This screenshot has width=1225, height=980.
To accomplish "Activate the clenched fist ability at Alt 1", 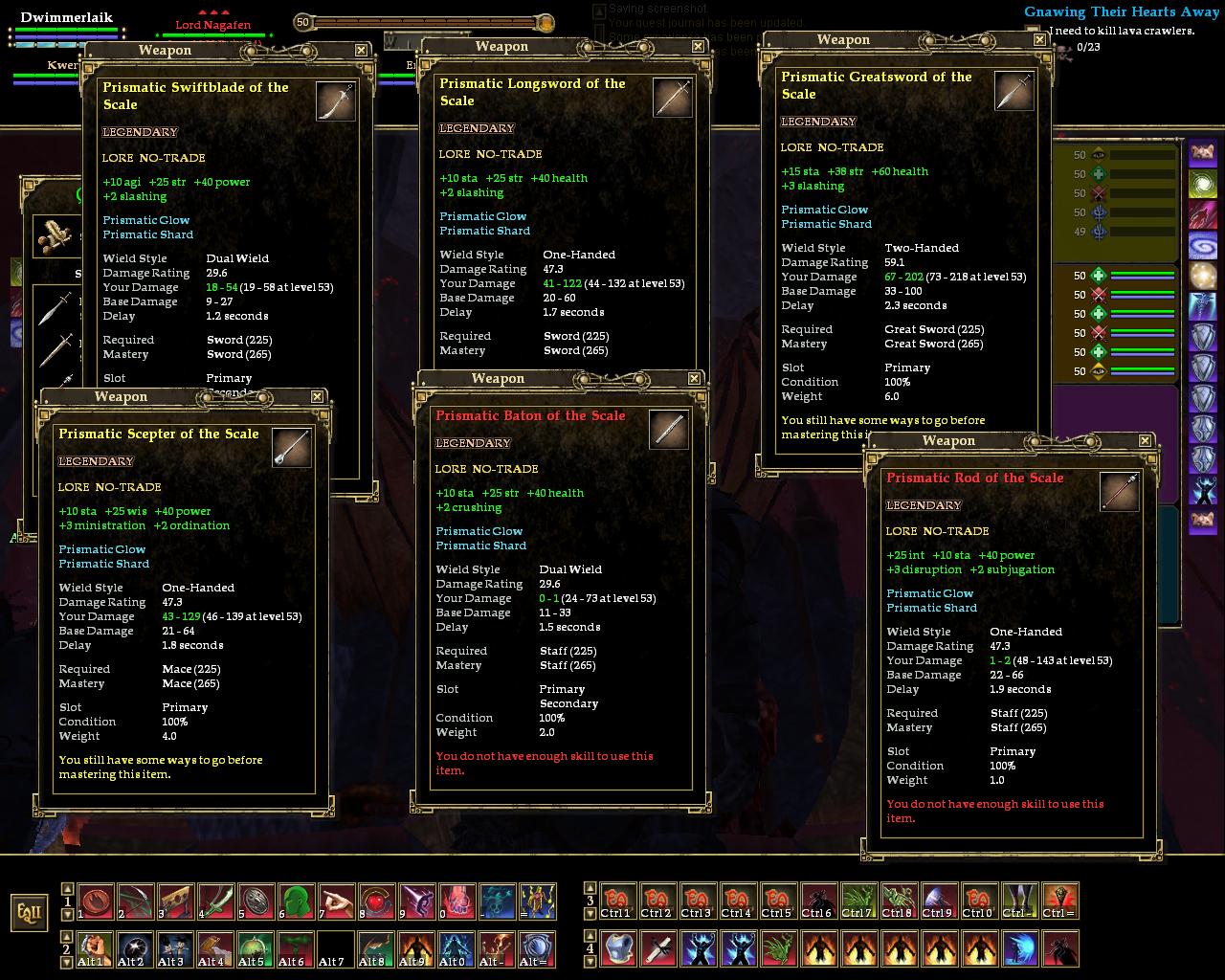I will [x=95, y=948].
